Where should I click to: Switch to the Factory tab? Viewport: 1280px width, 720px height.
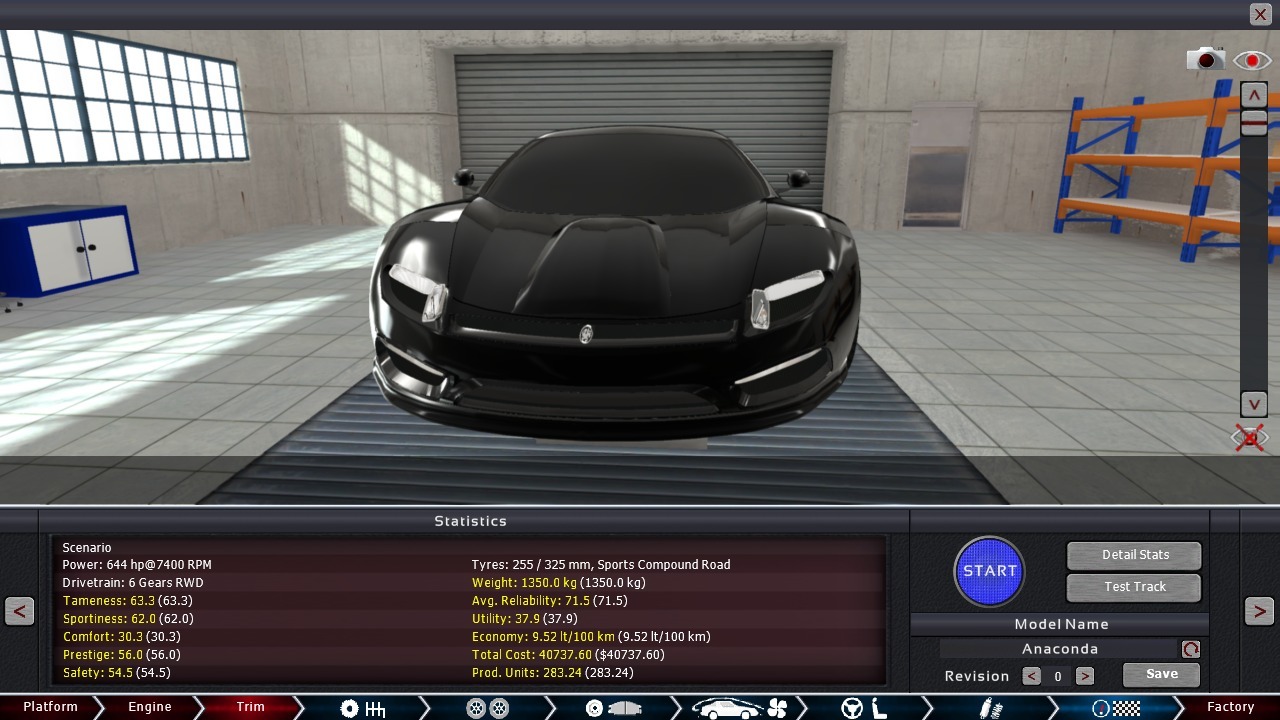(x=1230, y=707)
